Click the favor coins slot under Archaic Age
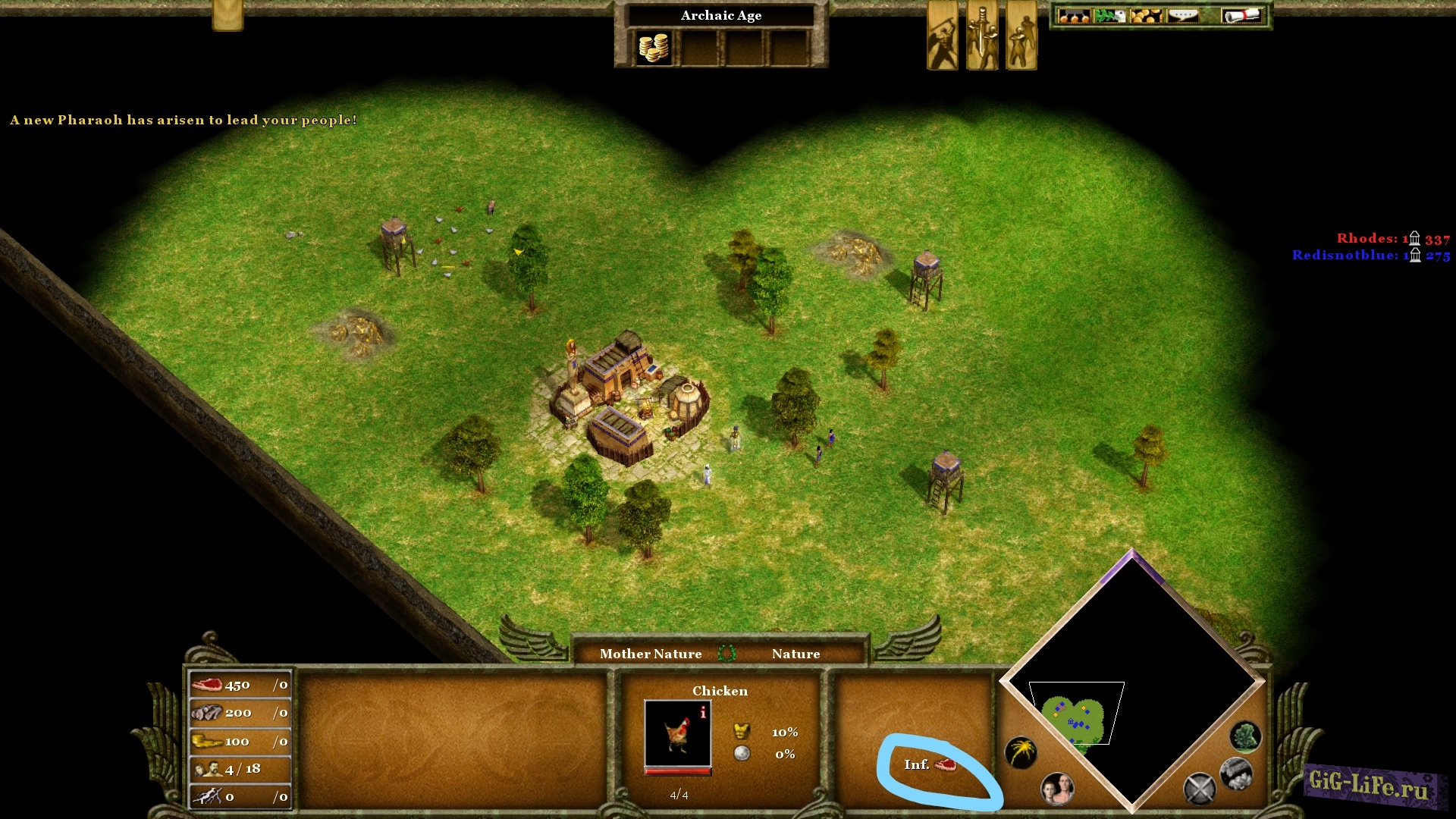Image resolution: width=1456 pixels, height=819 pixels. [654, 47]
